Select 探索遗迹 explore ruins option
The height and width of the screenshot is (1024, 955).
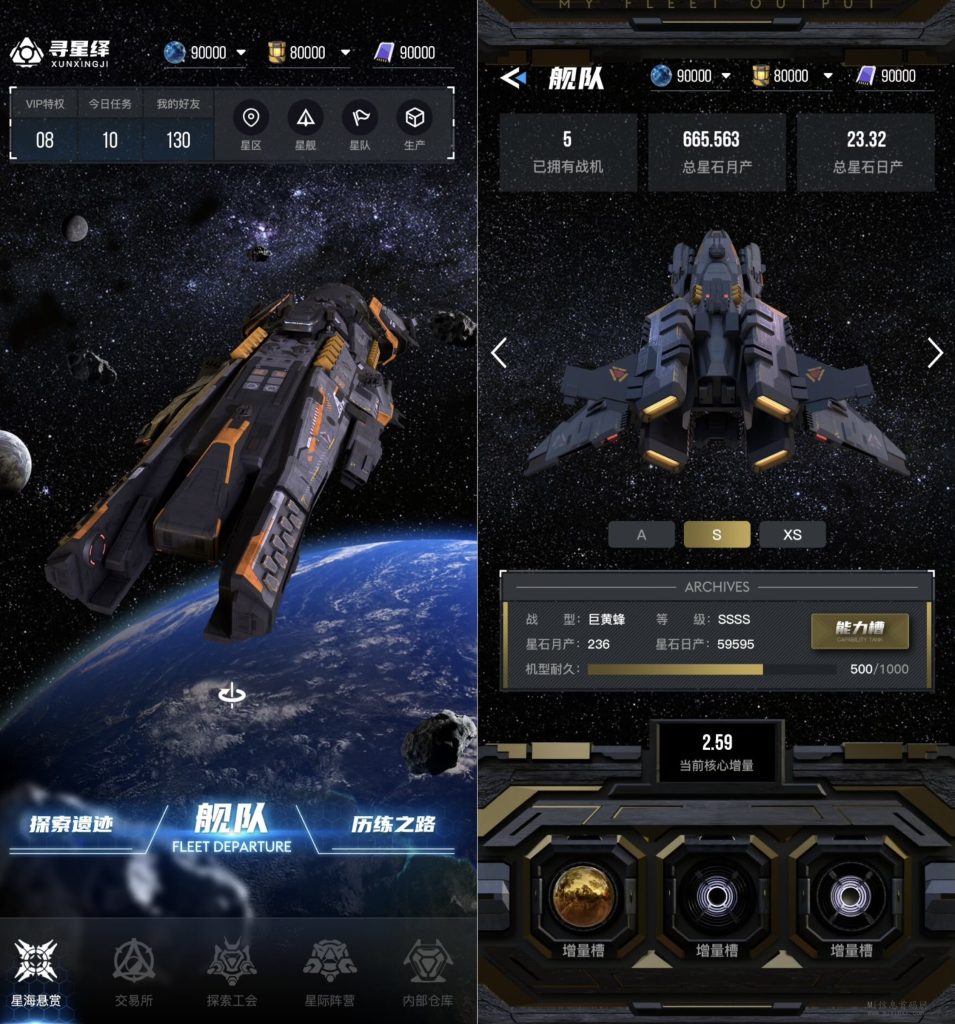click(70, 825)
